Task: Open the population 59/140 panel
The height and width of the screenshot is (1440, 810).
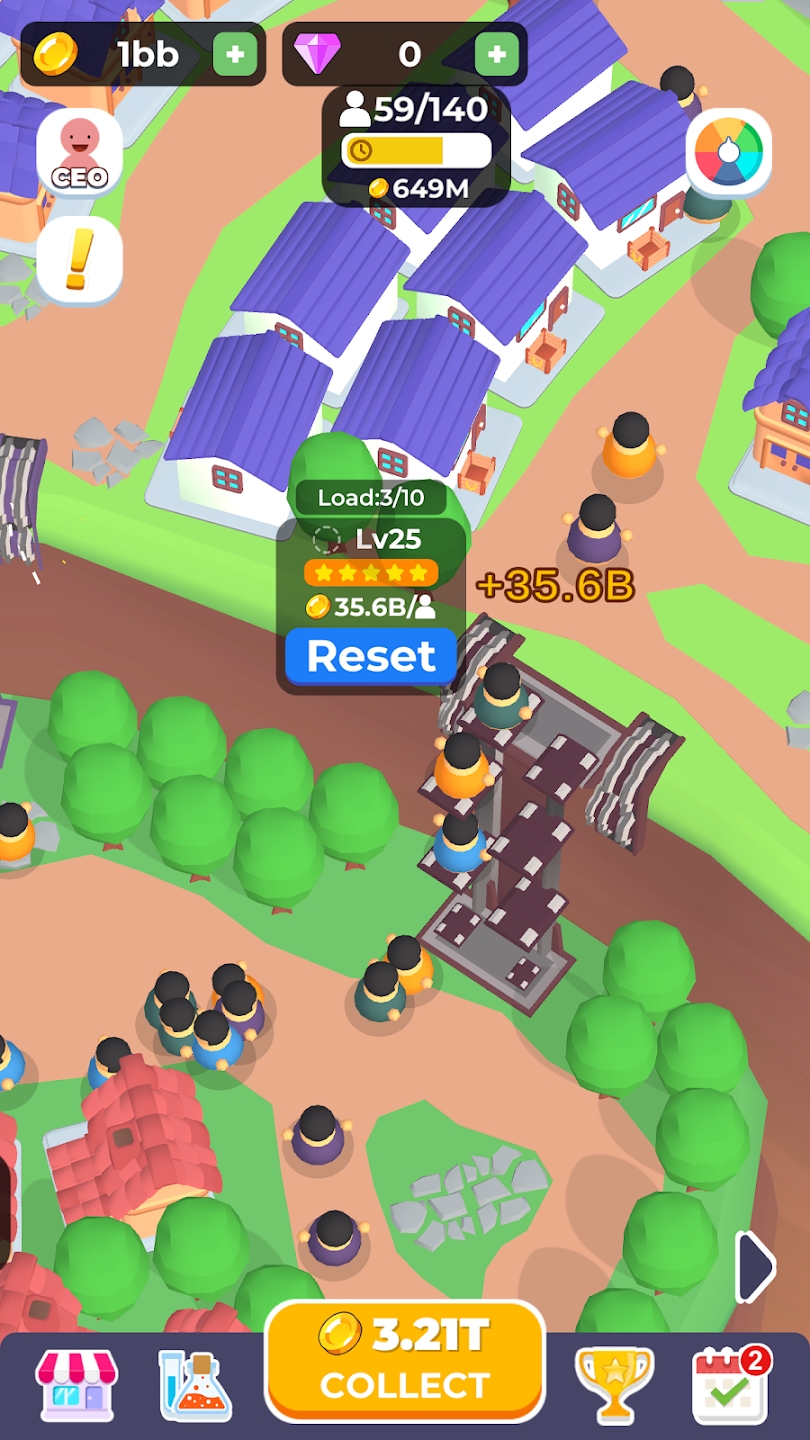Action: 416,147
